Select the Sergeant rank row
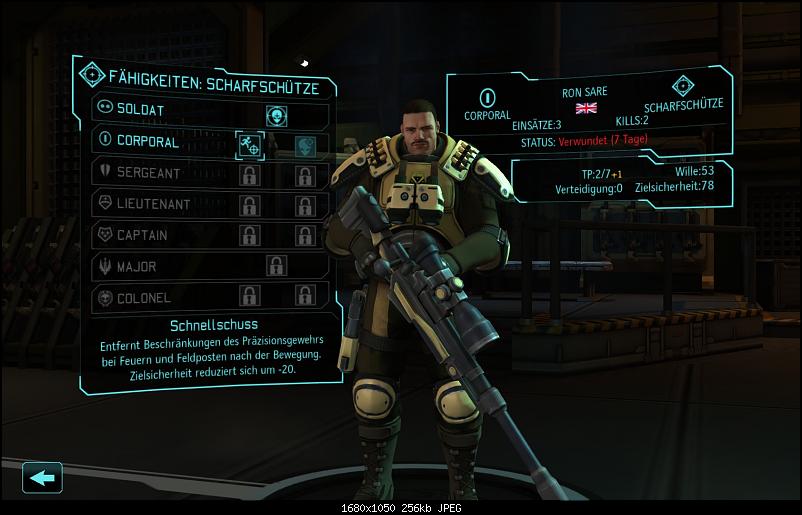802x515 pixels. coord(150,173)
